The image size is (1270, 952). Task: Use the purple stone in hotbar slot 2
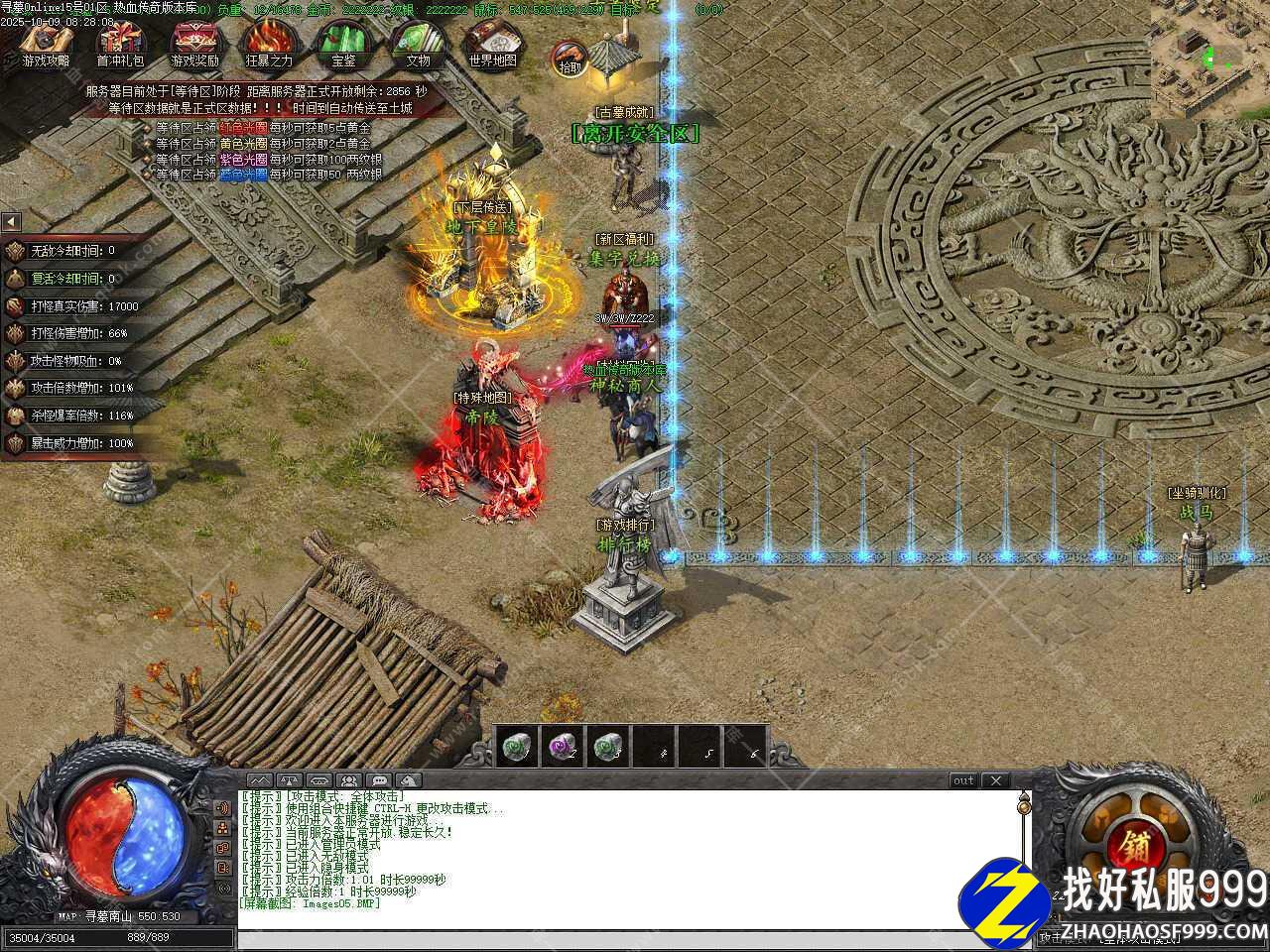coord(563,748)
